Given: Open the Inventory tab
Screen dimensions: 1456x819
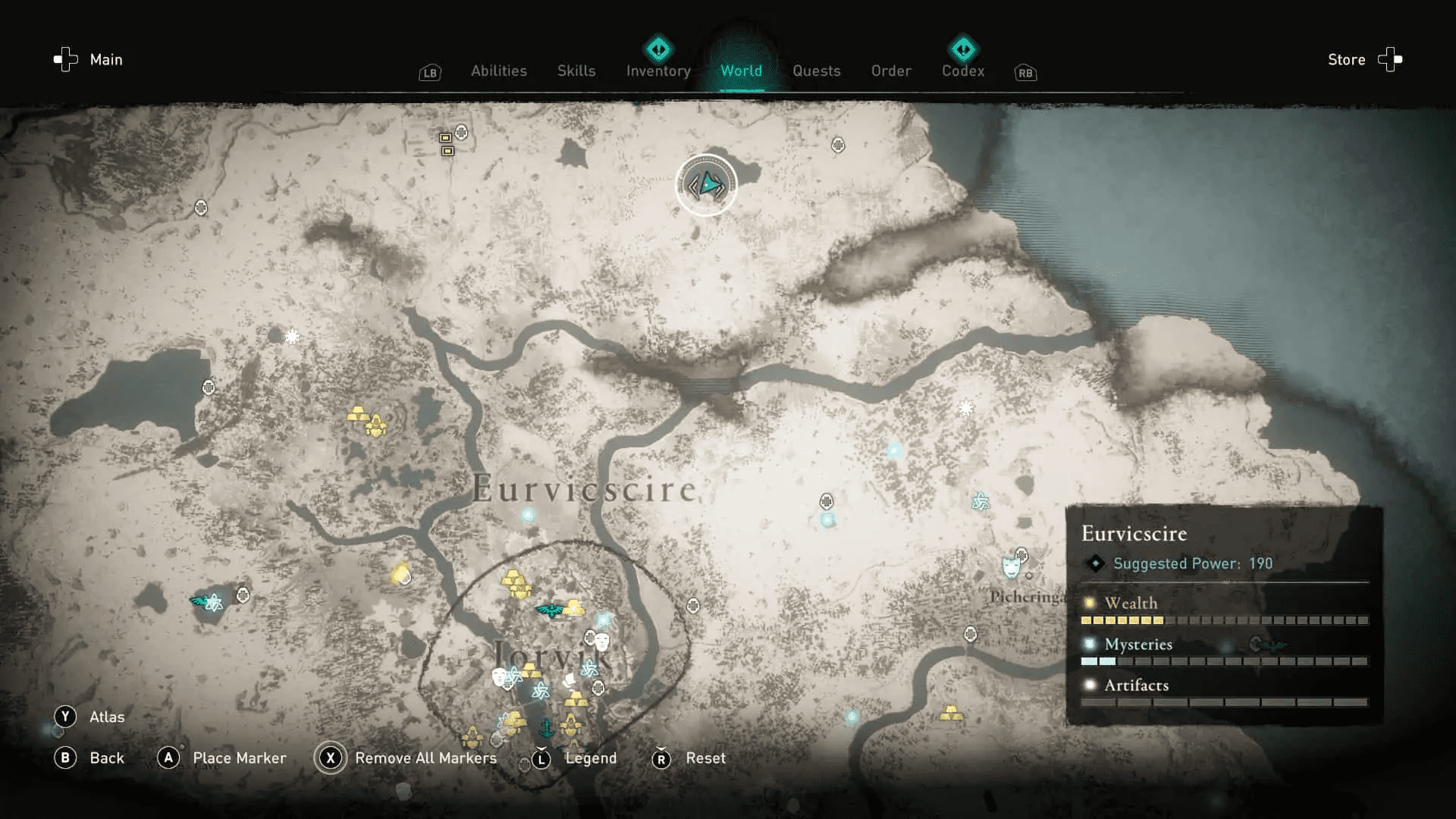Looking at the screenshot, I should pyautogui.click(x=657, y=71).
